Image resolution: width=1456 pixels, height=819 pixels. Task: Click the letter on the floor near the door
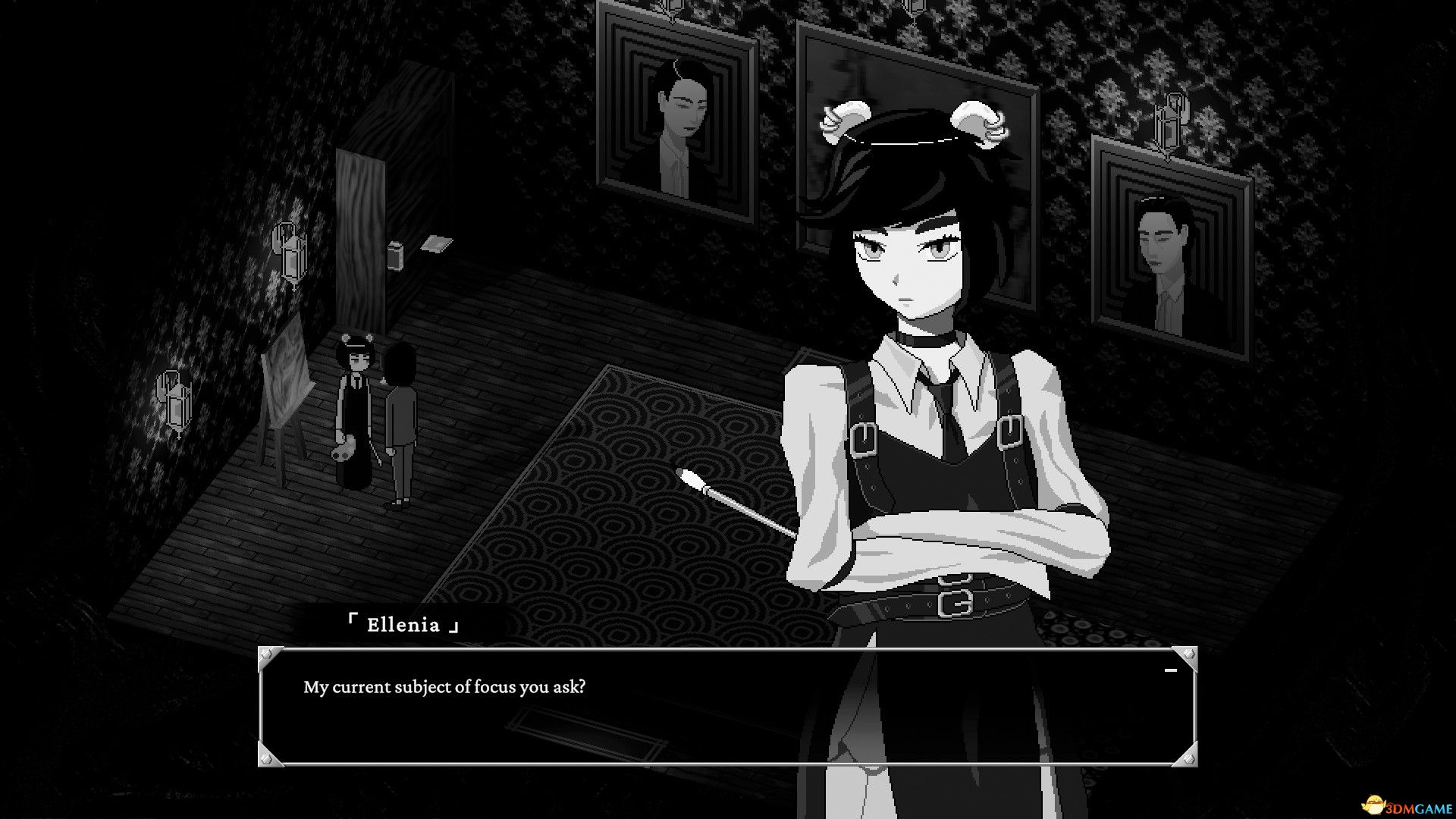point(438,244)
